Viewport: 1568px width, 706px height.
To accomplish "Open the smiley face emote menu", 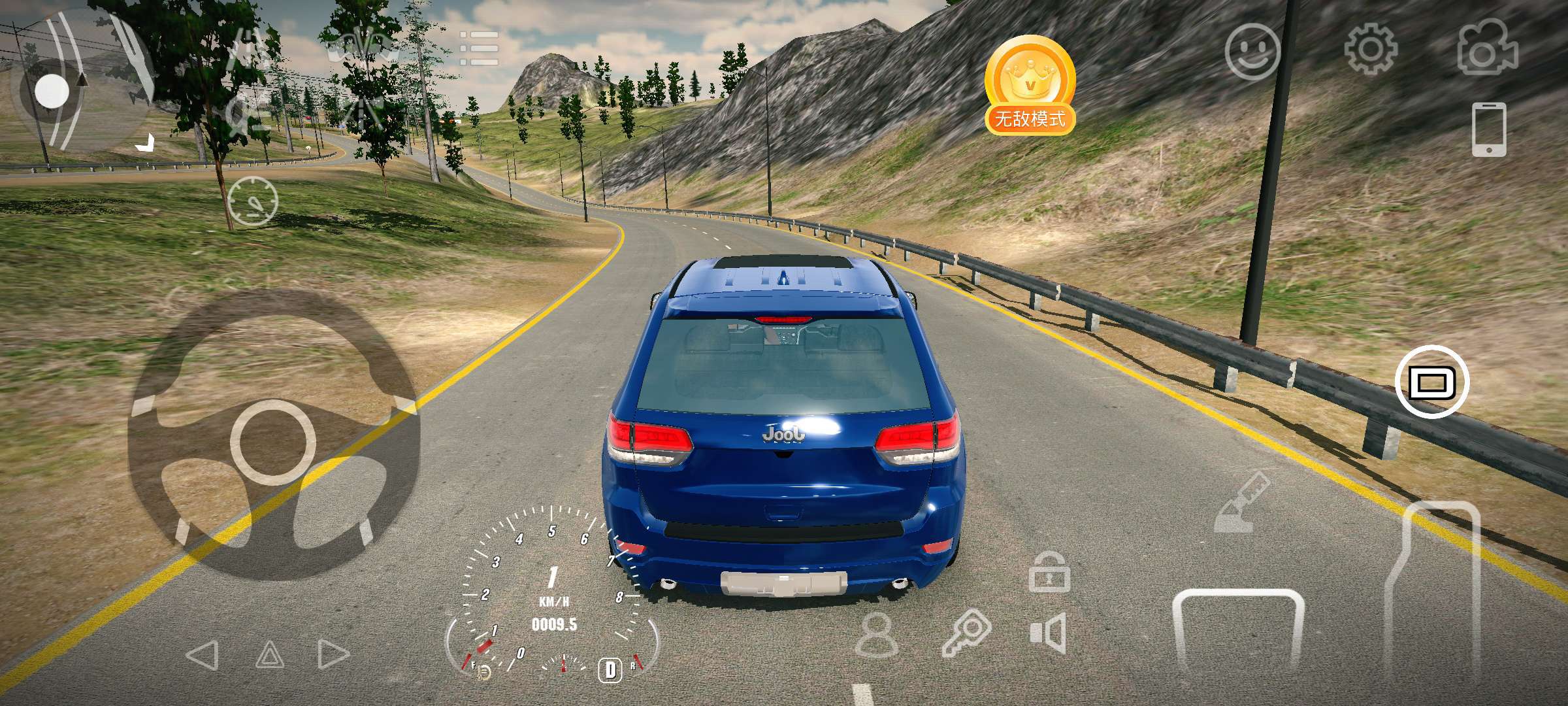I will (x=1252, y=51).
